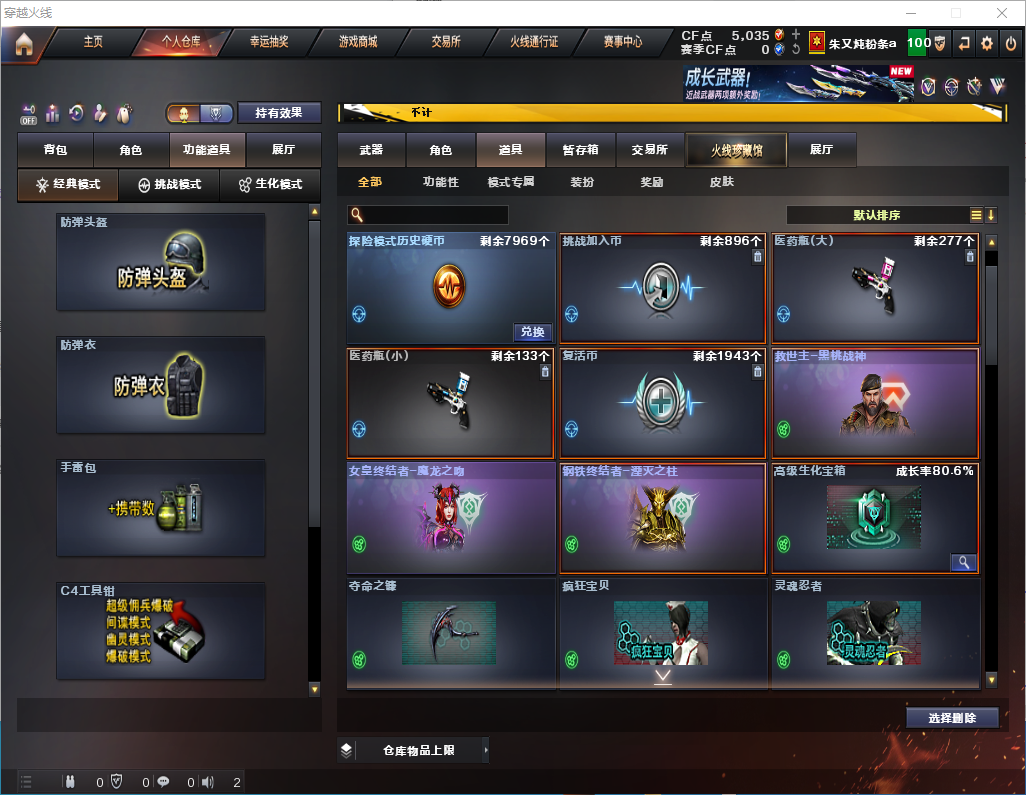
Task: Go to the 交易所 top navigation tab
Action: tap(446, 42)
